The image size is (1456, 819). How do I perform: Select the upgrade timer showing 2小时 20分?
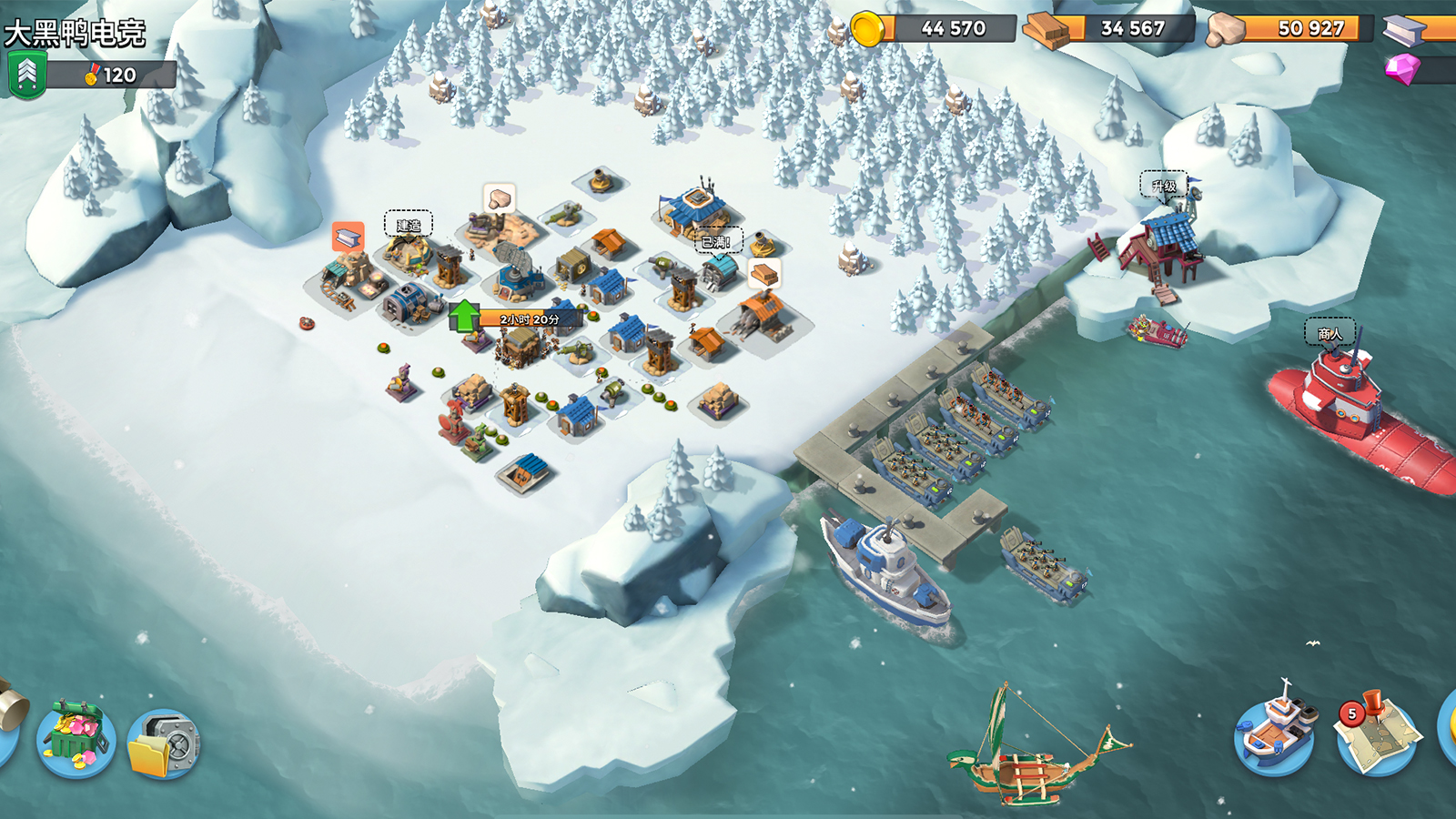(x=531, y=318)
